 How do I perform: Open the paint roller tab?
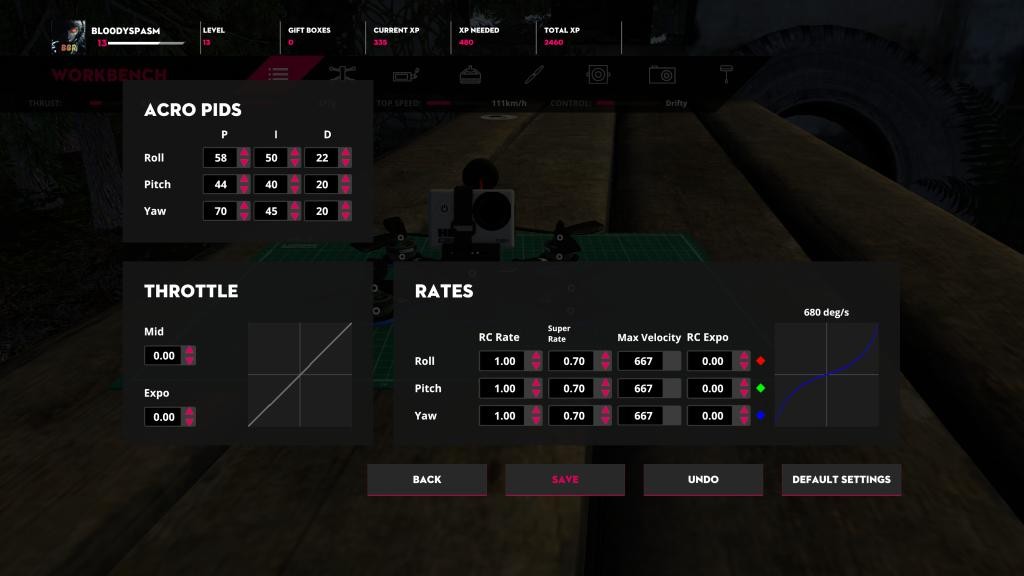pyautogui.click(x=725, y=74)
